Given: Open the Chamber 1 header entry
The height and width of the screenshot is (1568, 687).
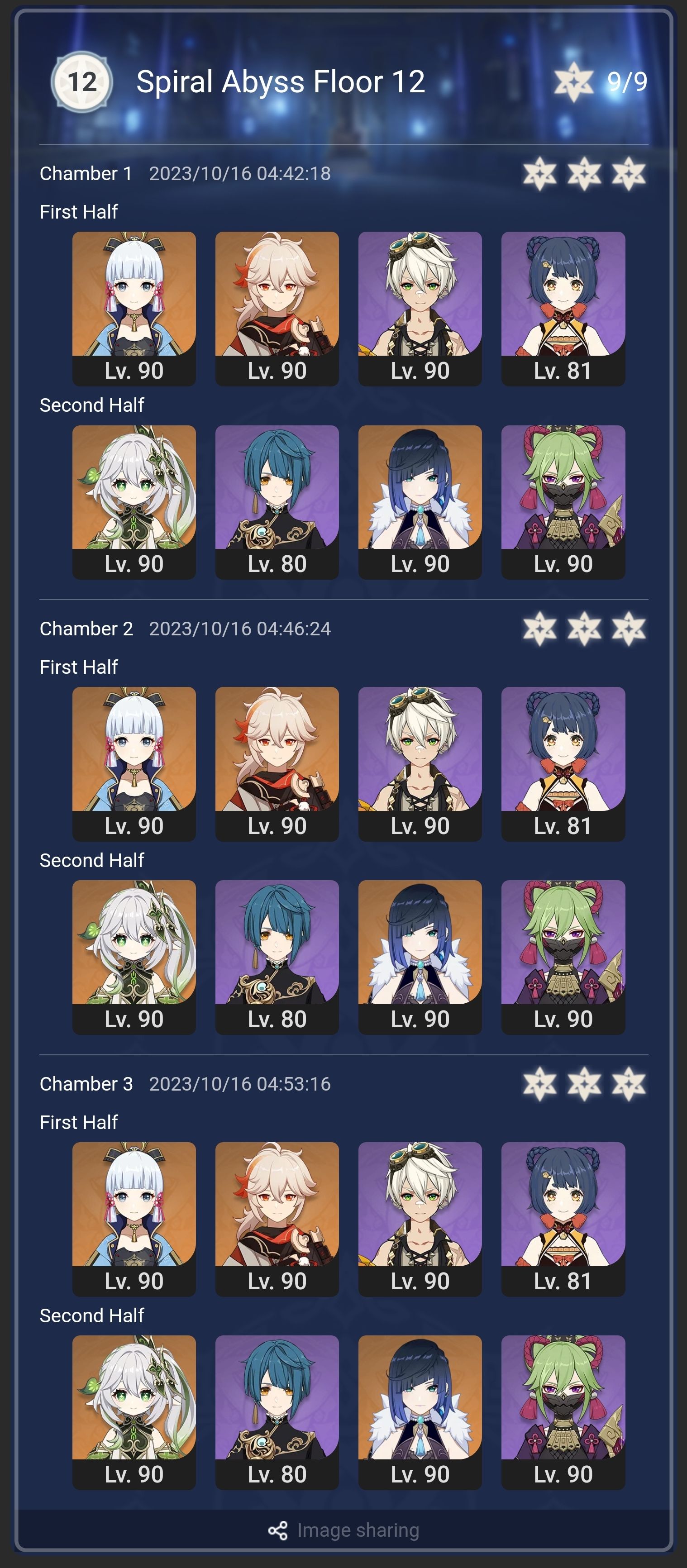Looking at the screenshot, I should point(86,173).
